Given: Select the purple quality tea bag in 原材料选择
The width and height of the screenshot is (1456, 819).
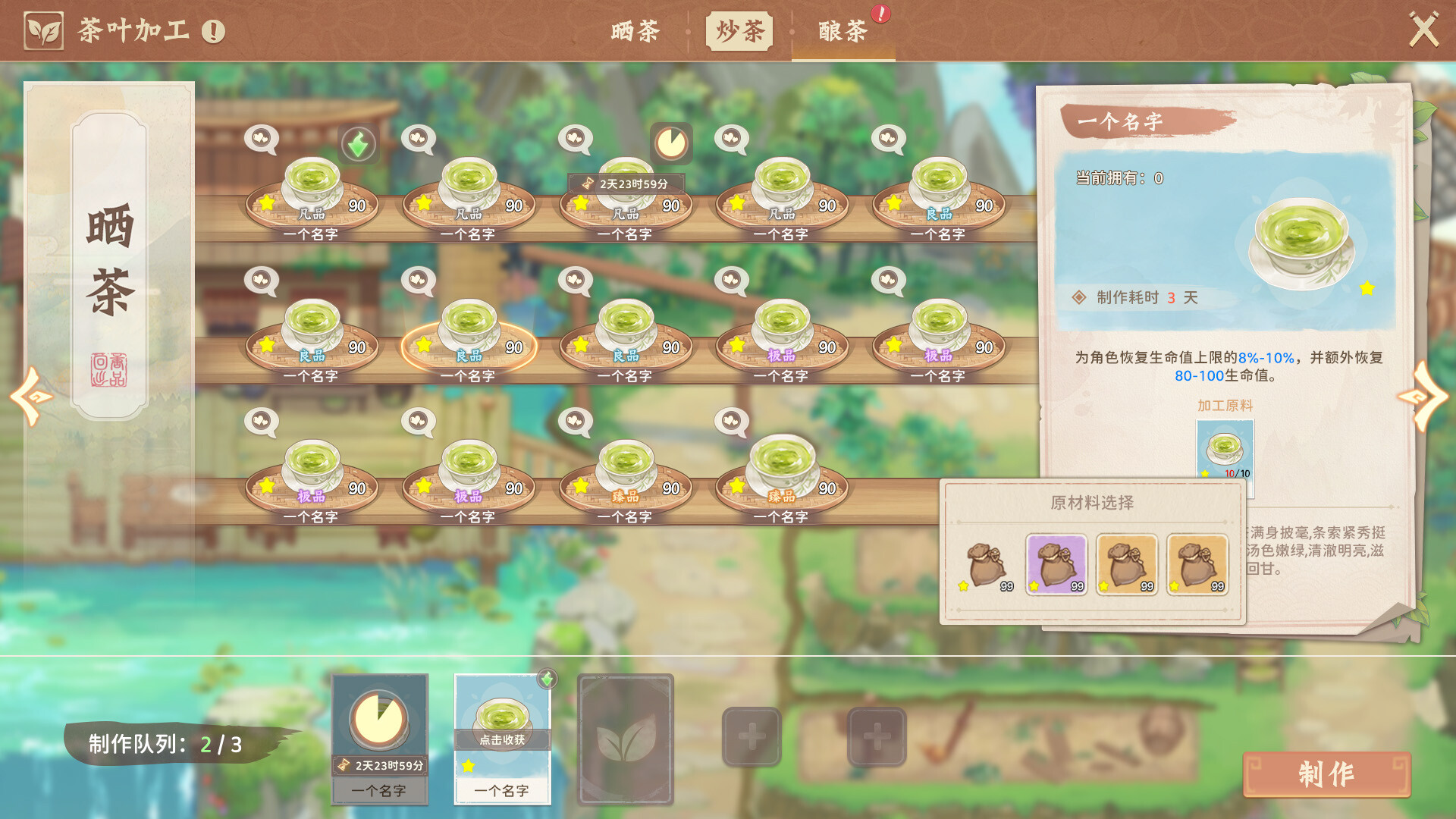Looking at the screenshot, I should tap(1056, 565).
